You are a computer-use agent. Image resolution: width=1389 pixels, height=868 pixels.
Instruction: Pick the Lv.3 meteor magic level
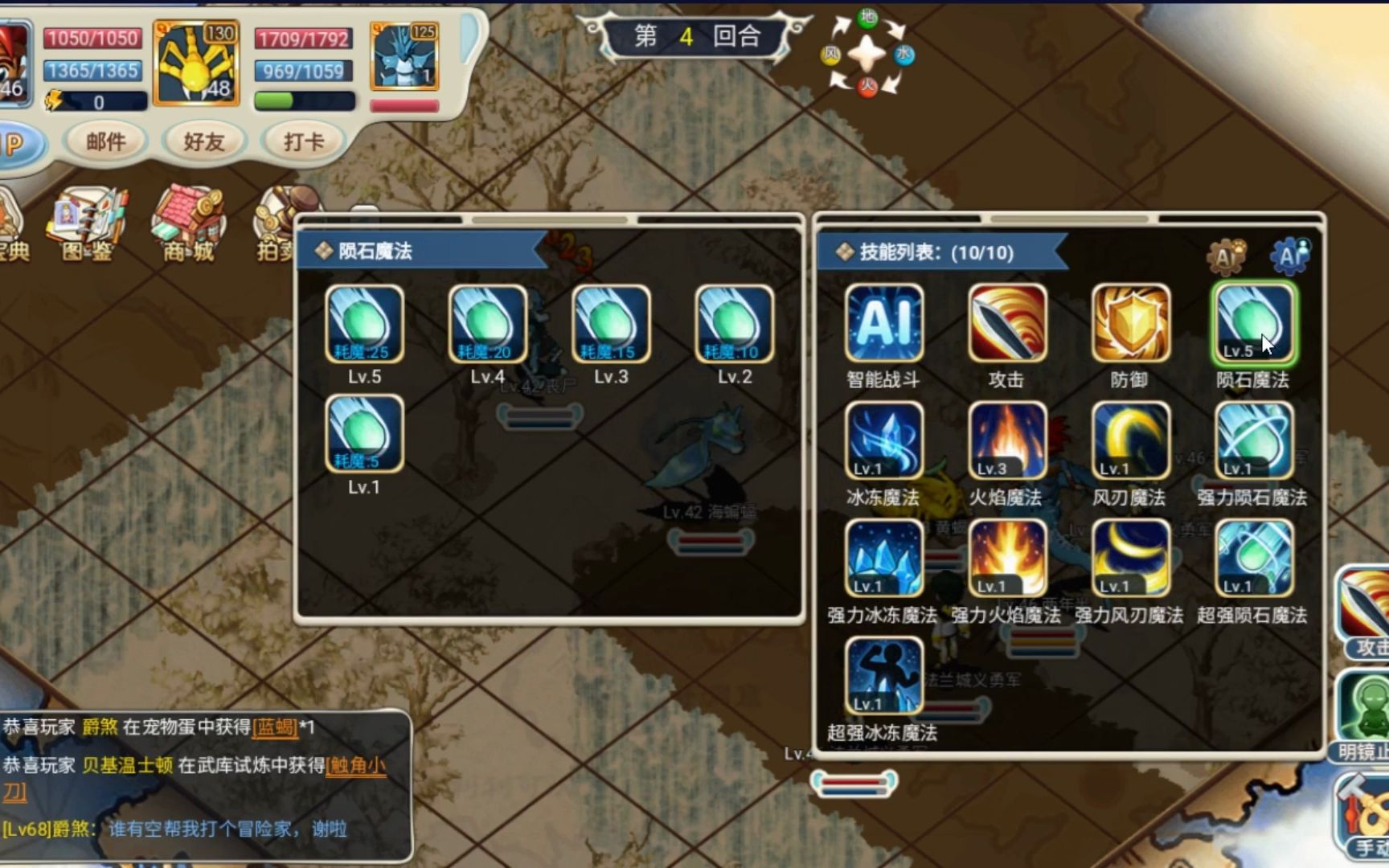[611, 324]
